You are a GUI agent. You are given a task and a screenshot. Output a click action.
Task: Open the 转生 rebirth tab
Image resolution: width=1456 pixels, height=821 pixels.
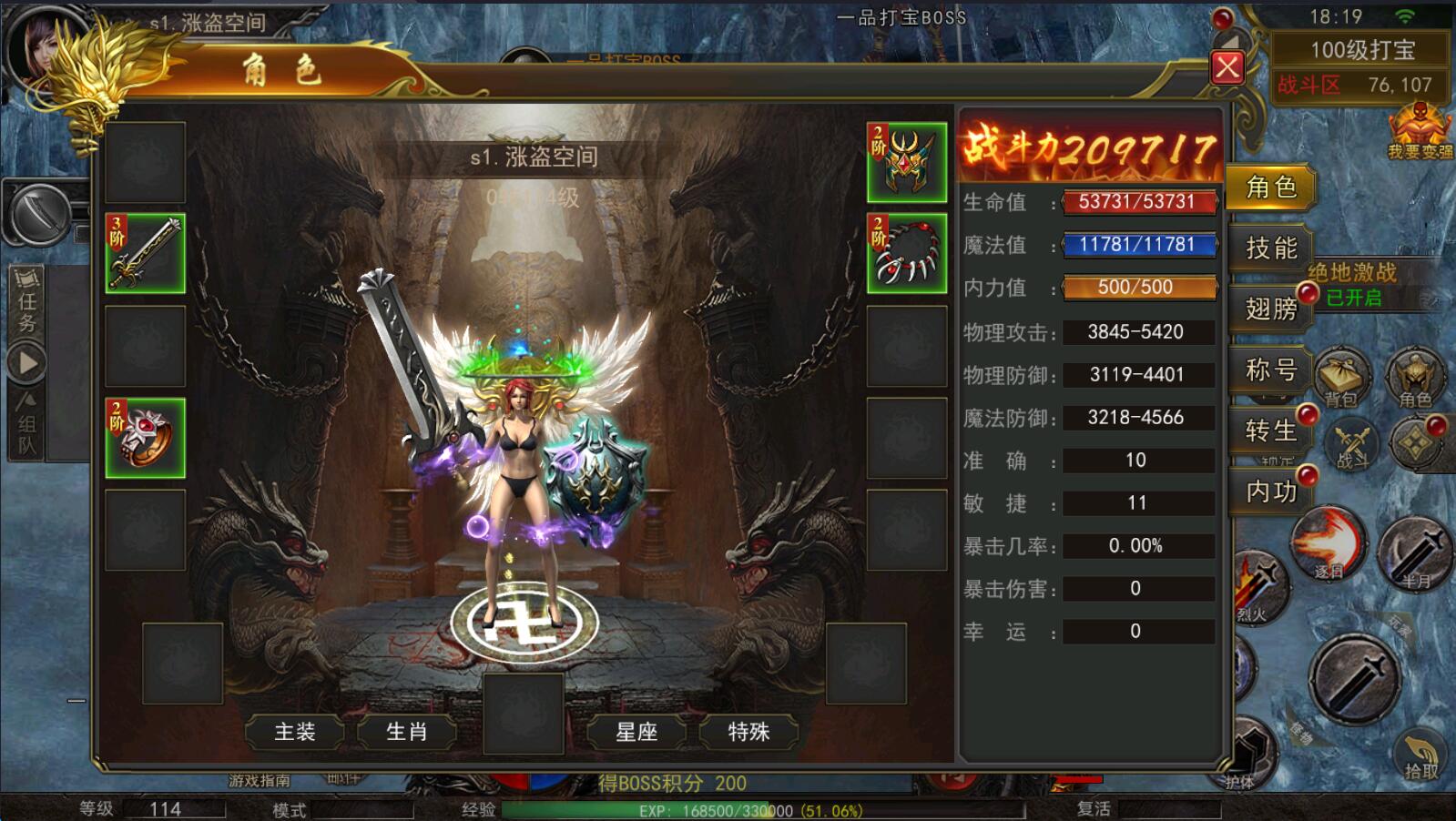[1270, 431]
